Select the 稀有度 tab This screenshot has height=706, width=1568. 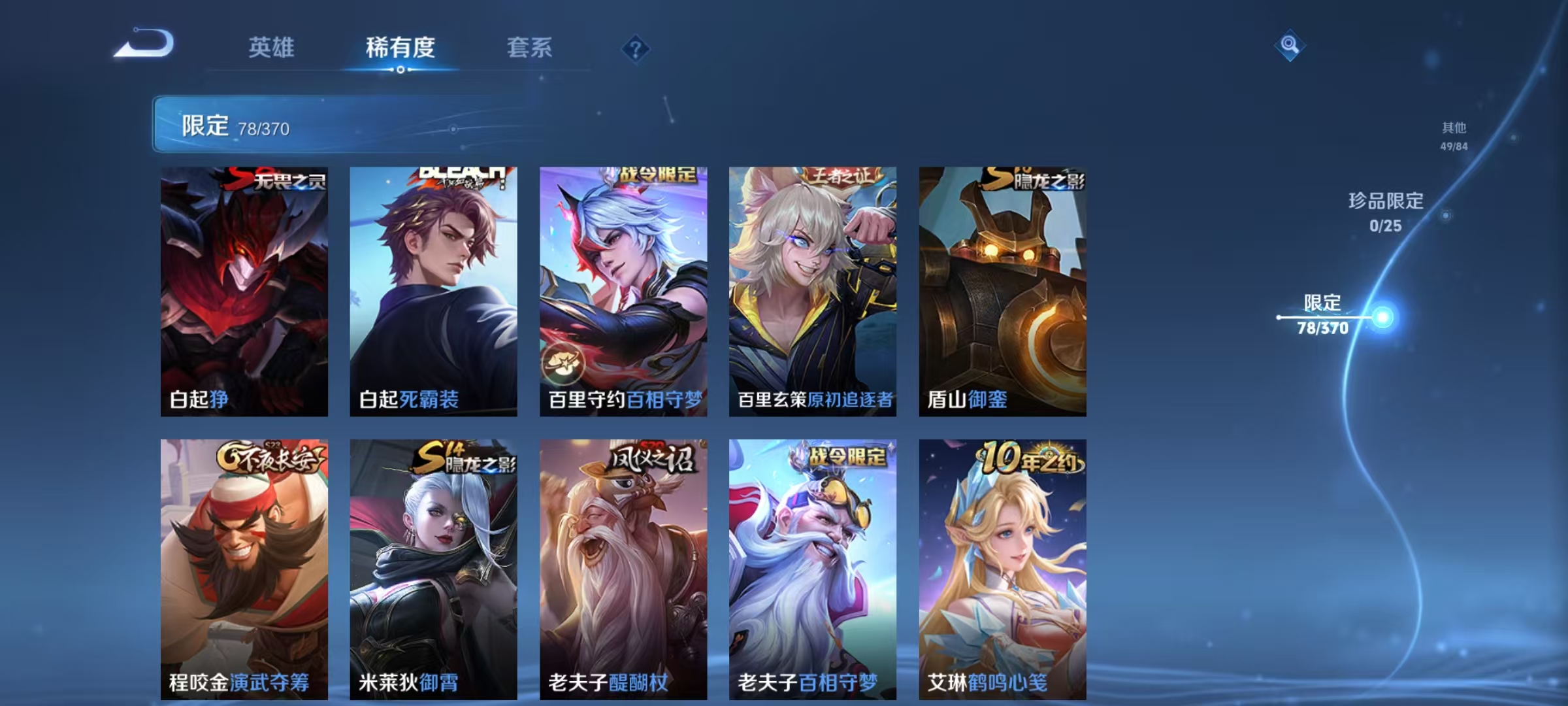coord(400,47)
